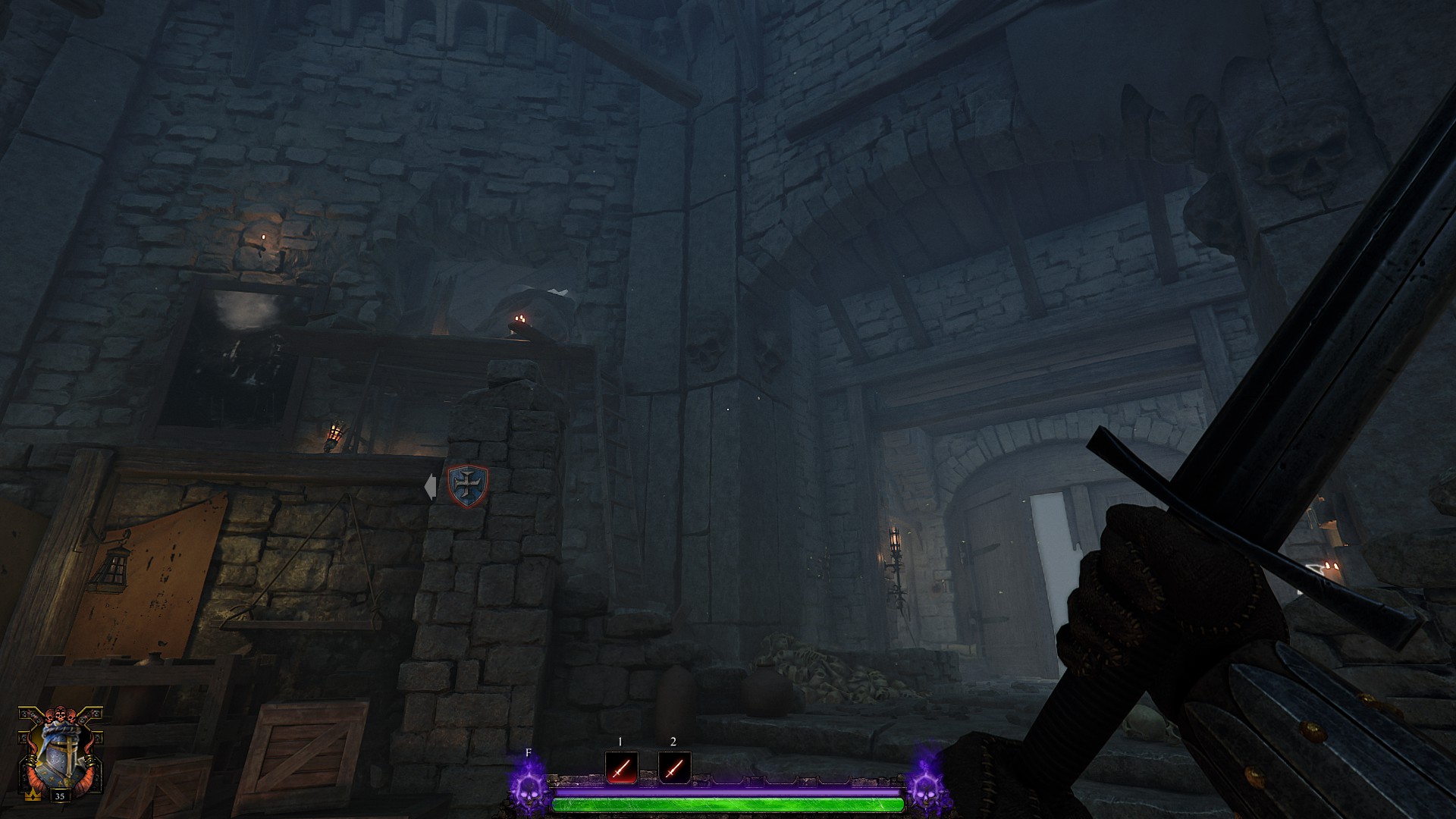
Task: Select weapon slot 1 sword icon
Action: 621,768
